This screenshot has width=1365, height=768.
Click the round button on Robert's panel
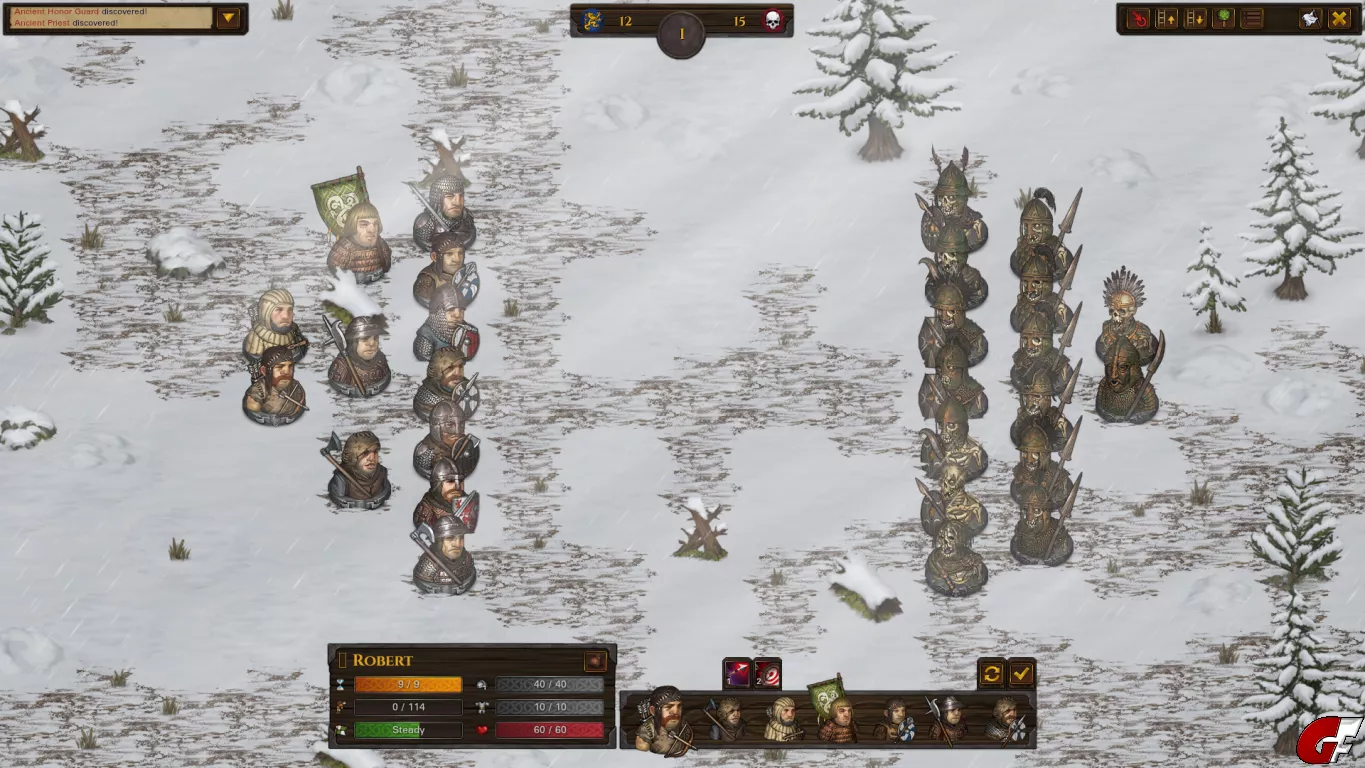(x=595, y=661)
